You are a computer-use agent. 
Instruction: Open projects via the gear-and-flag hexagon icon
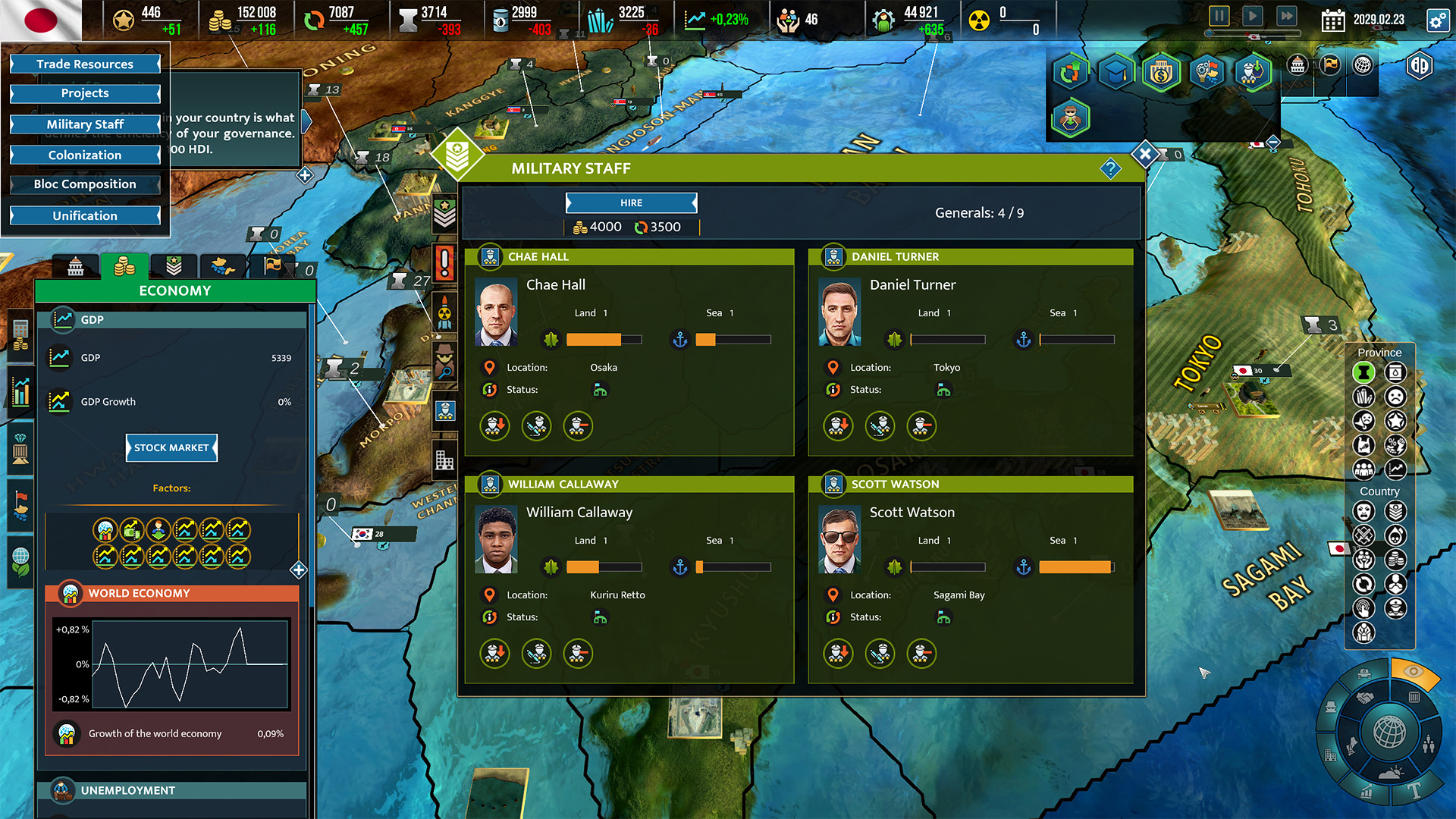click(x=1207, y=73)
